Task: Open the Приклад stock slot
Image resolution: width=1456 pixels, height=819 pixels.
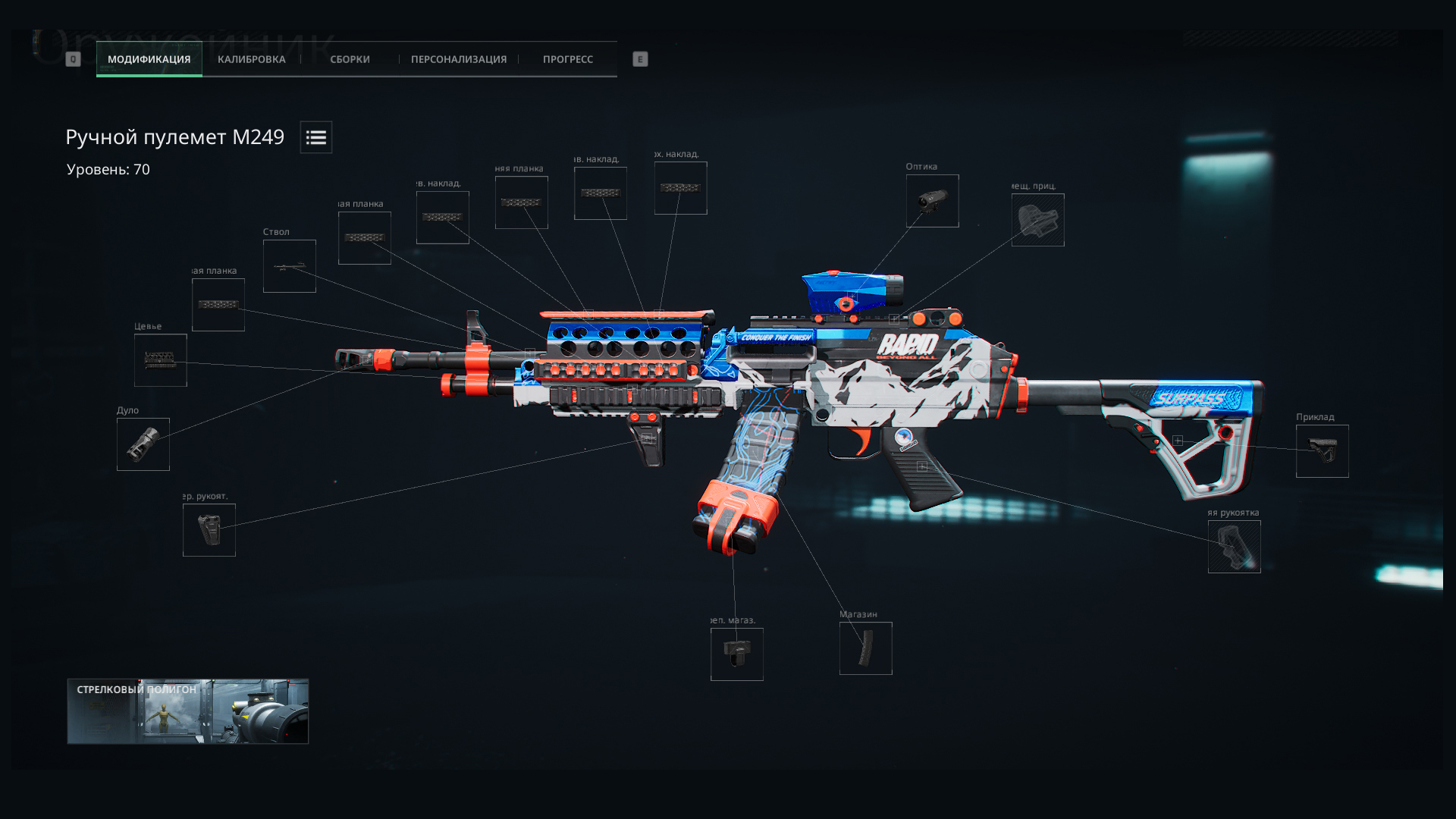Action: (1322, 451)
